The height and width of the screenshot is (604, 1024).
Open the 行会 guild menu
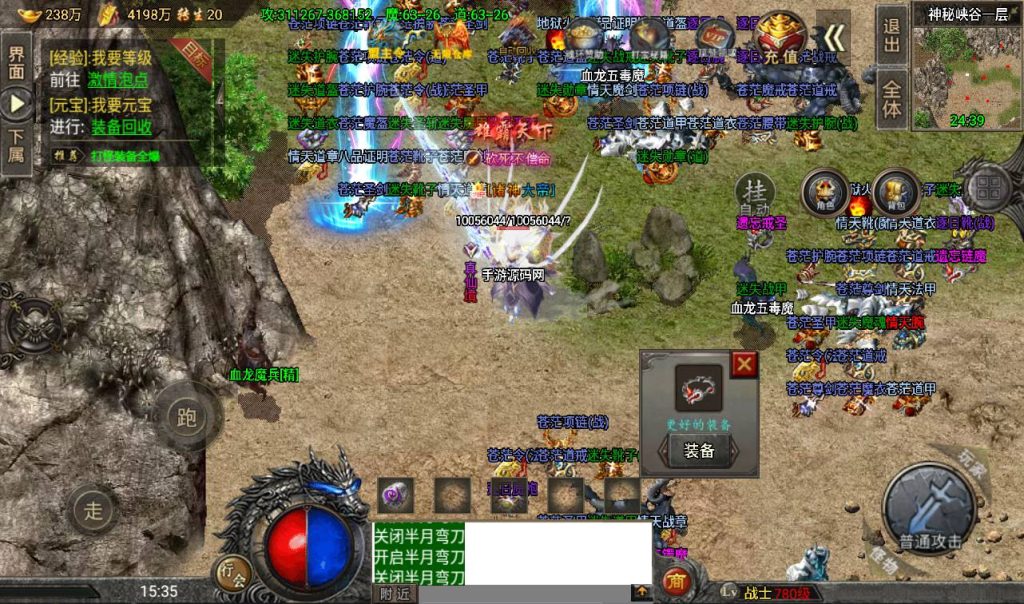coord(231,575)
